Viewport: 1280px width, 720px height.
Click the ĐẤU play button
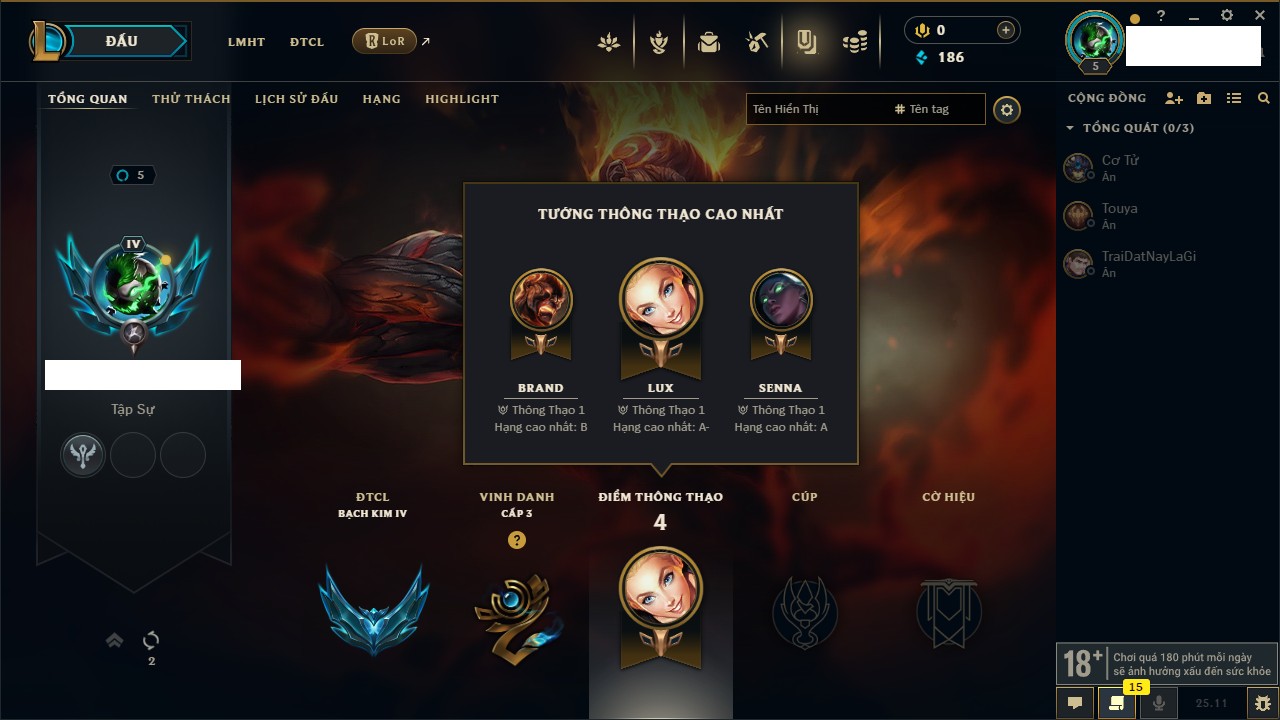point(121,41)
